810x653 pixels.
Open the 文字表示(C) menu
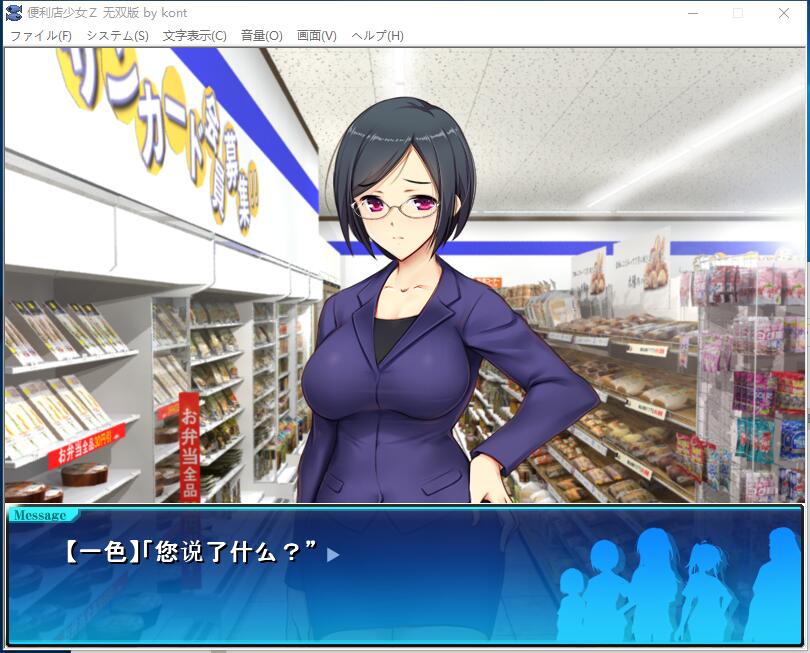(x=194, y=36)
